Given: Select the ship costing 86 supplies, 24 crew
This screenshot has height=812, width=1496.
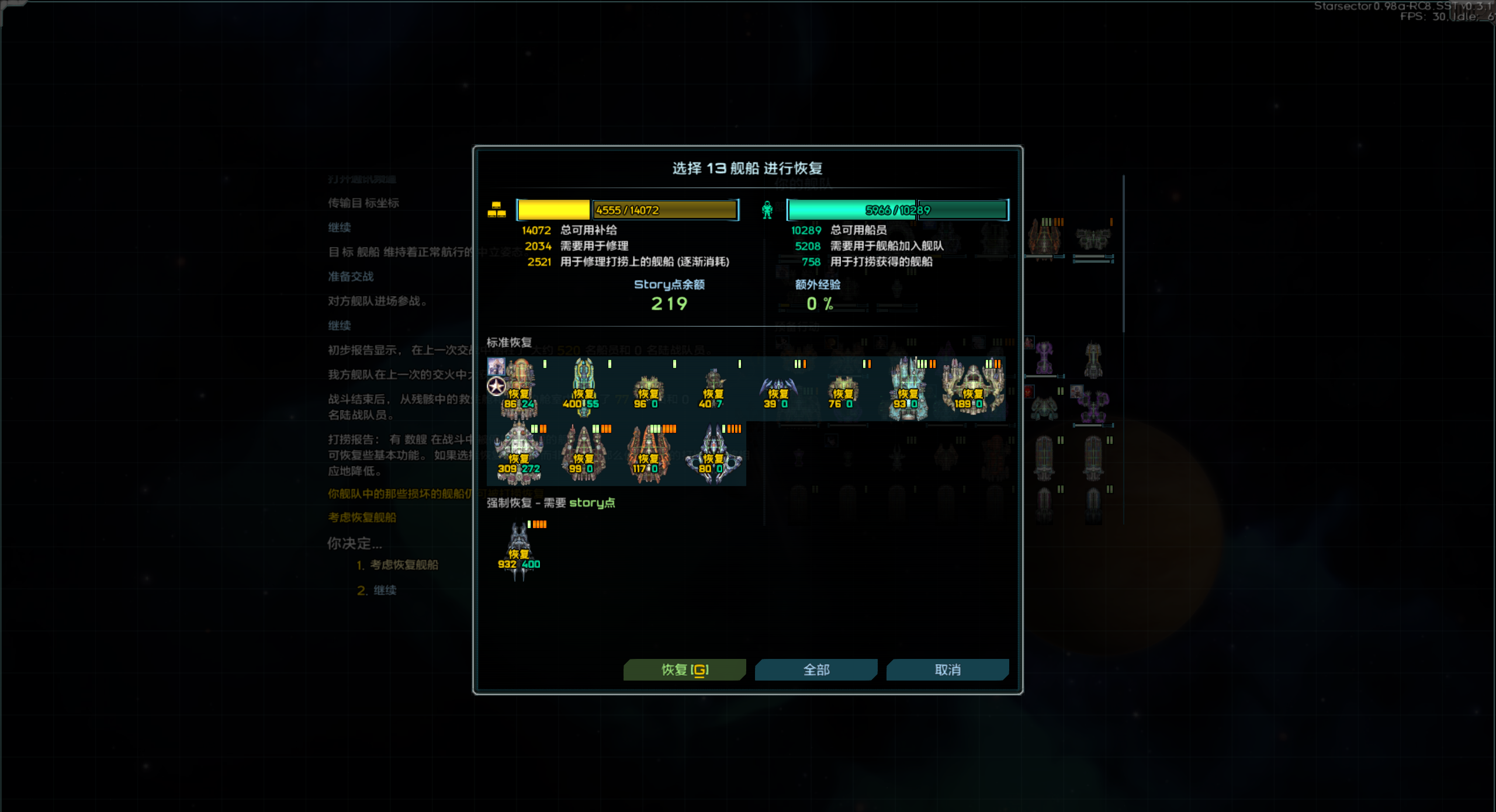Looking at the screenshot, I should click(x=519, y=388).
